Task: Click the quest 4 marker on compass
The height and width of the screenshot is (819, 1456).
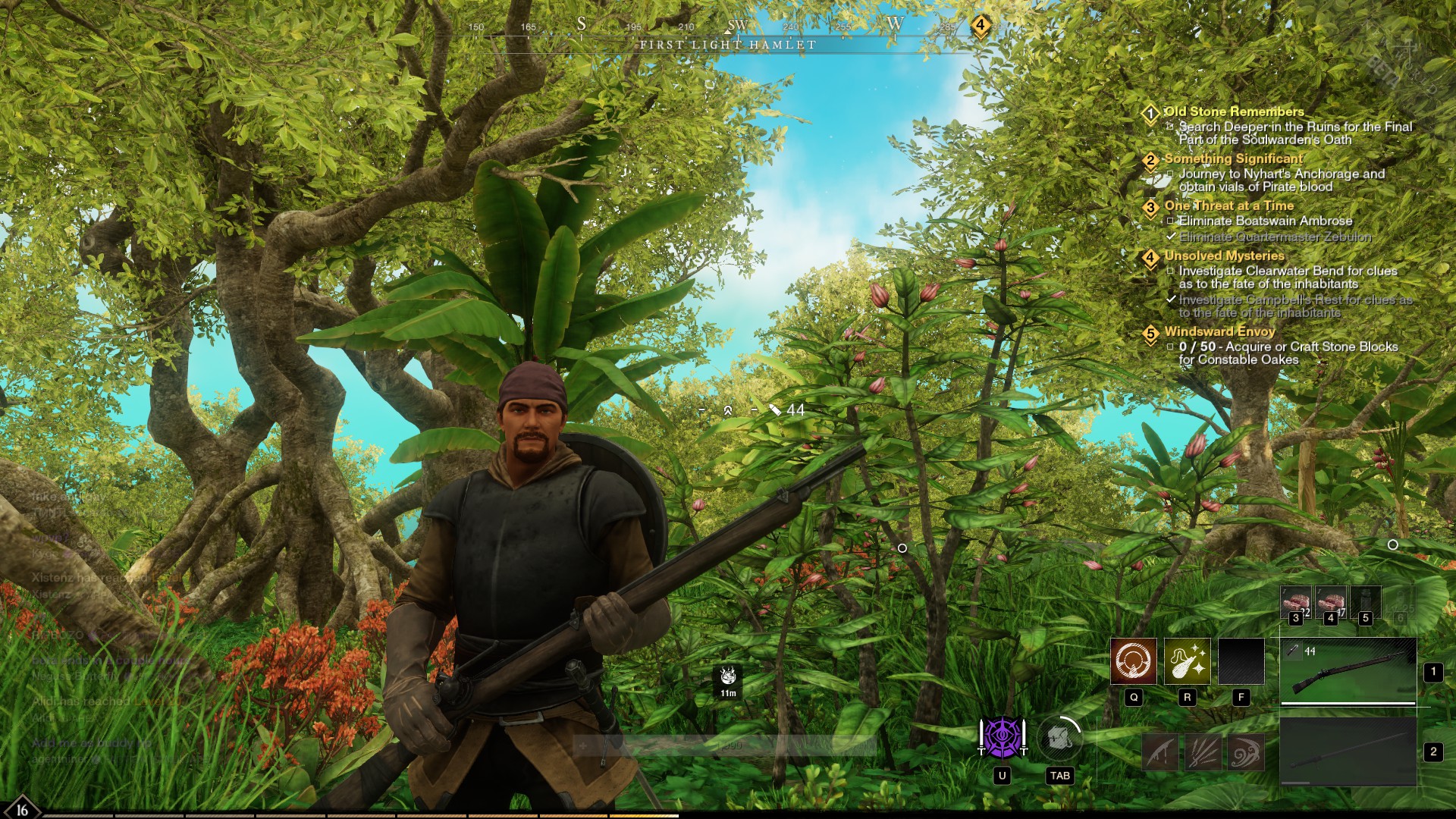Action: click(980, 25)
